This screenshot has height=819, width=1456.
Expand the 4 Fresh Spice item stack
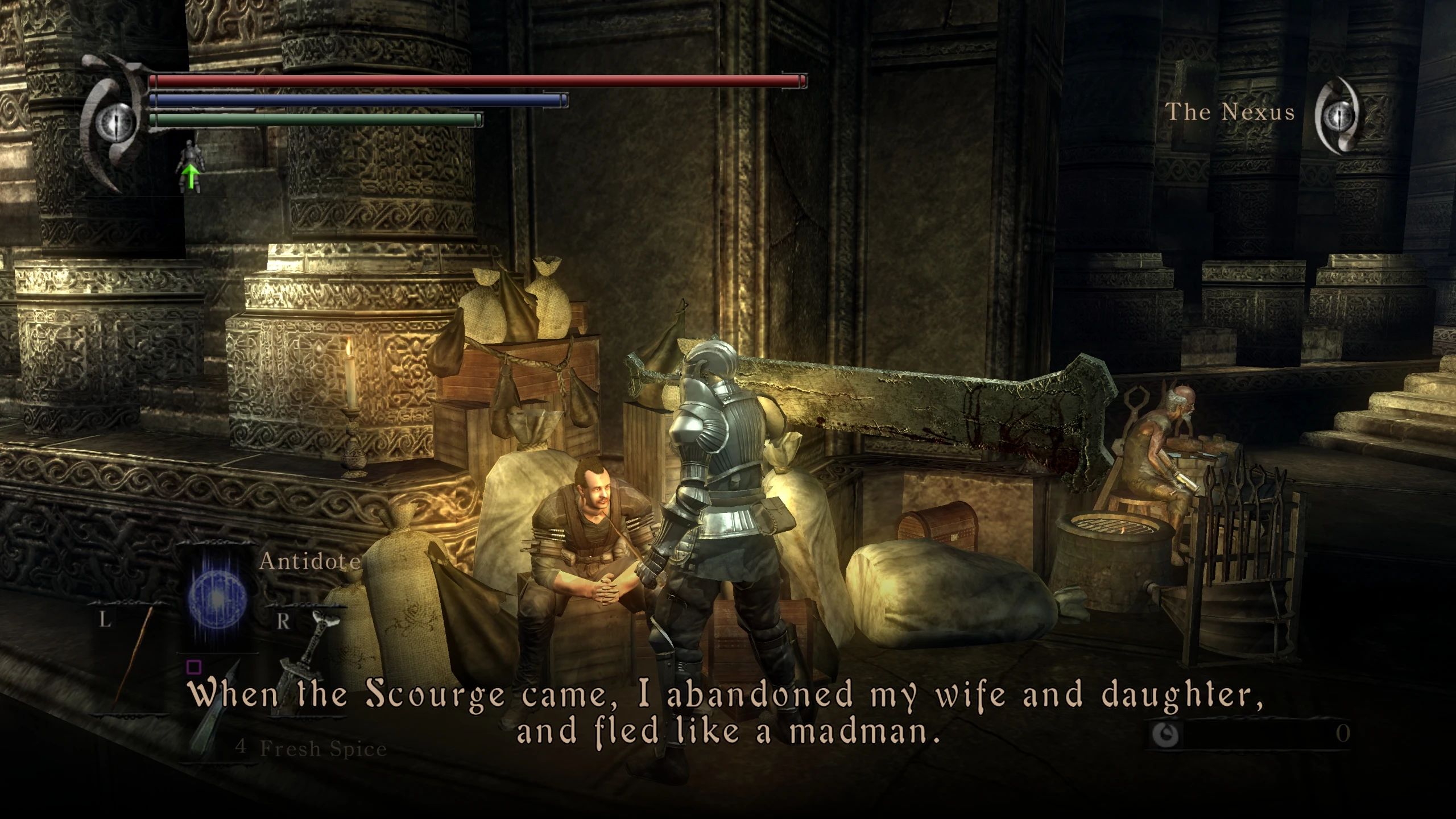310,748
